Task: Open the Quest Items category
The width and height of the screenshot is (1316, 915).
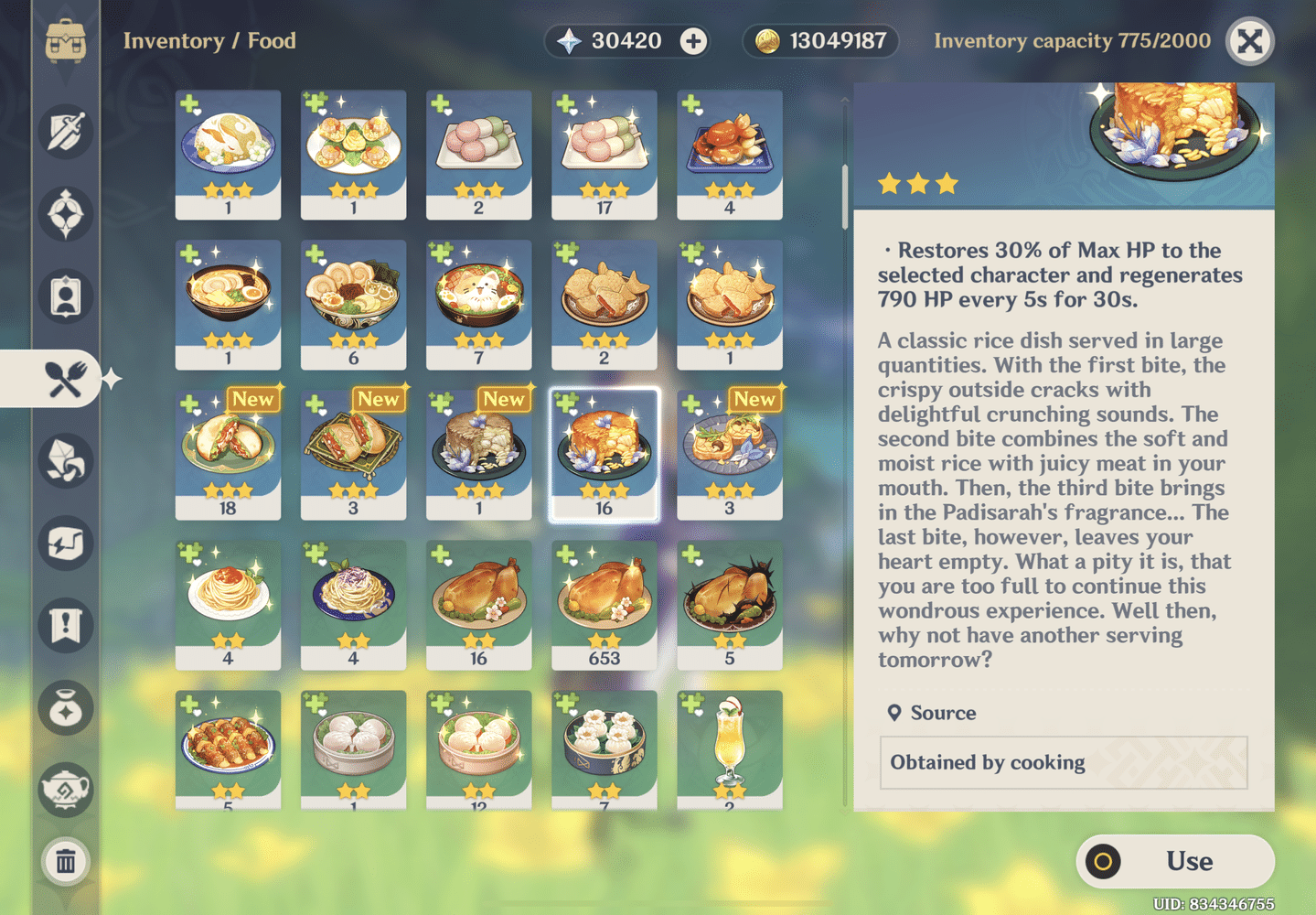Action: (65, 626)
